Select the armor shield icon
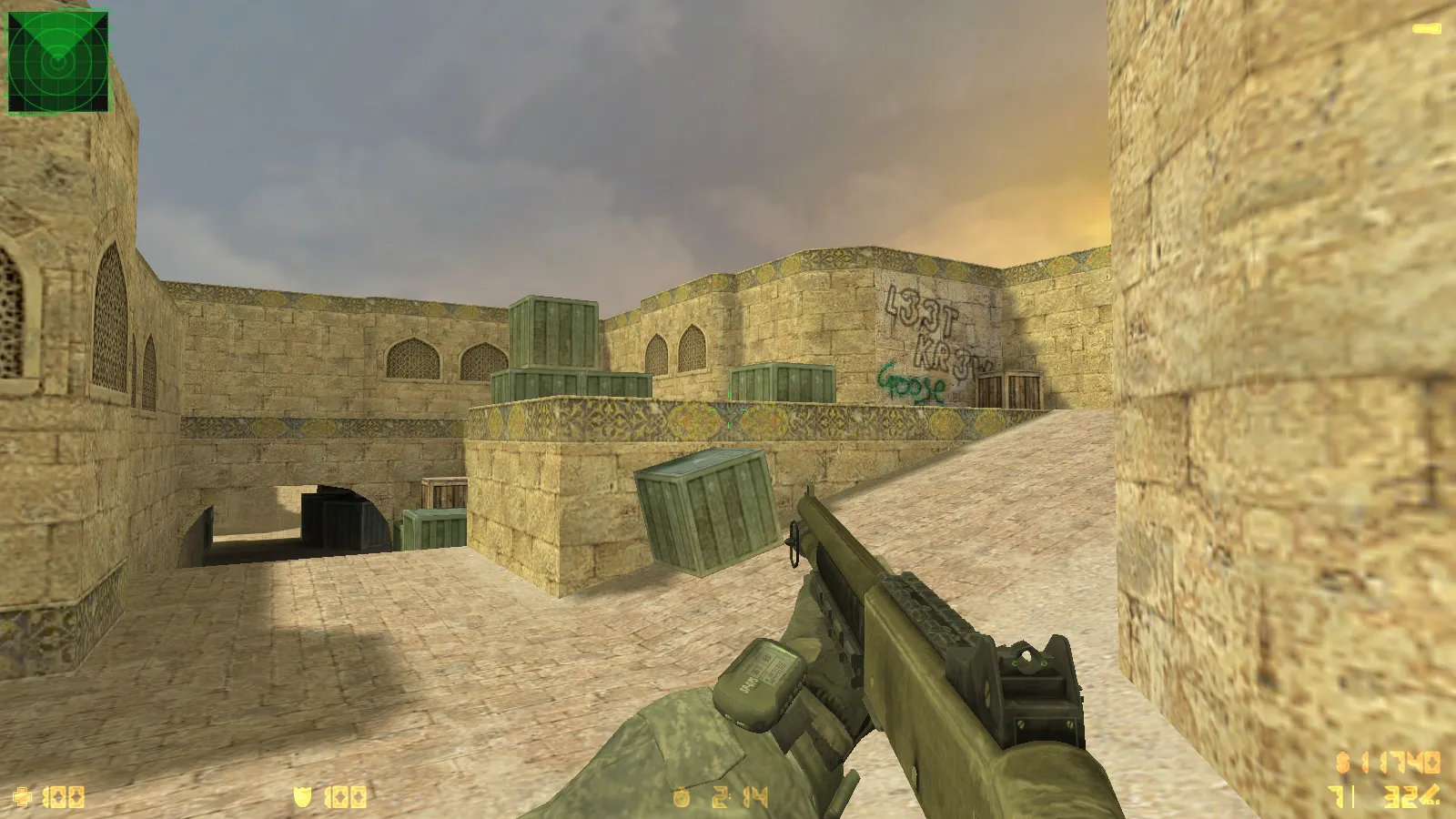The image size is (1456, 819). pos(302,797)
